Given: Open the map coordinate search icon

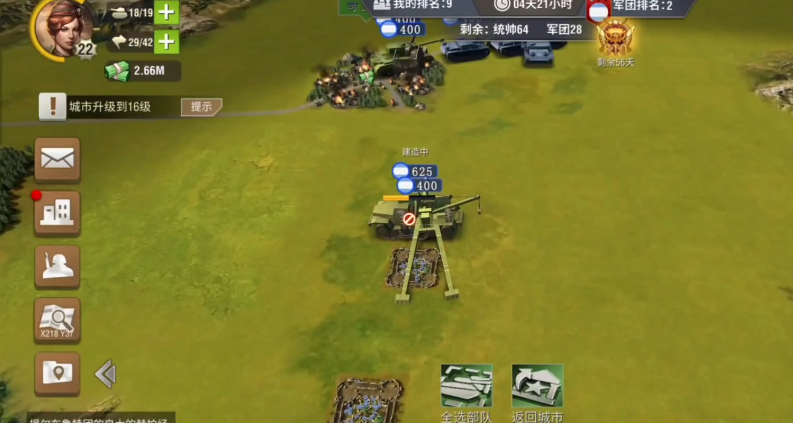Looking at the screenshot, I should click(57, 320).
